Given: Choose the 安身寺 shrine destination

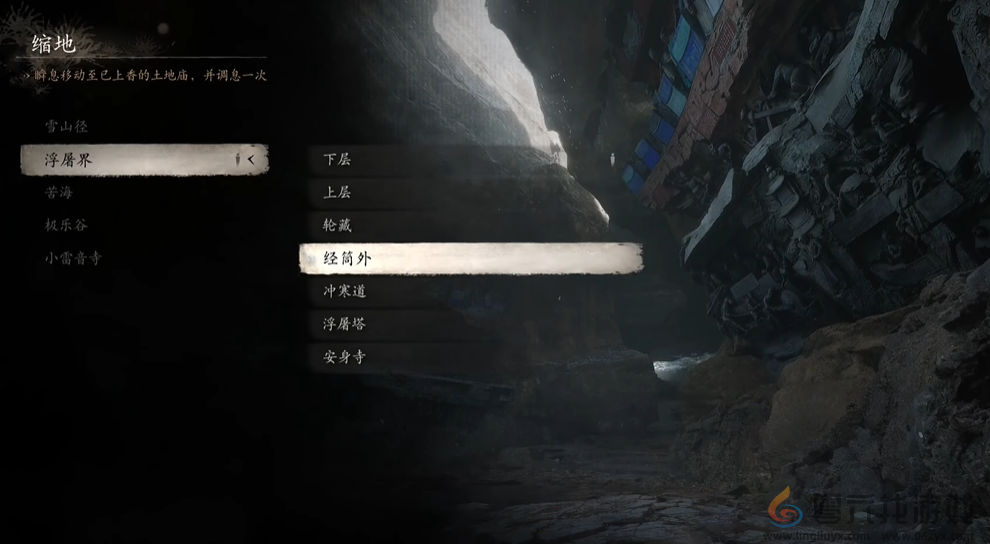Looking at the screenshot, I should coord(470,357).
